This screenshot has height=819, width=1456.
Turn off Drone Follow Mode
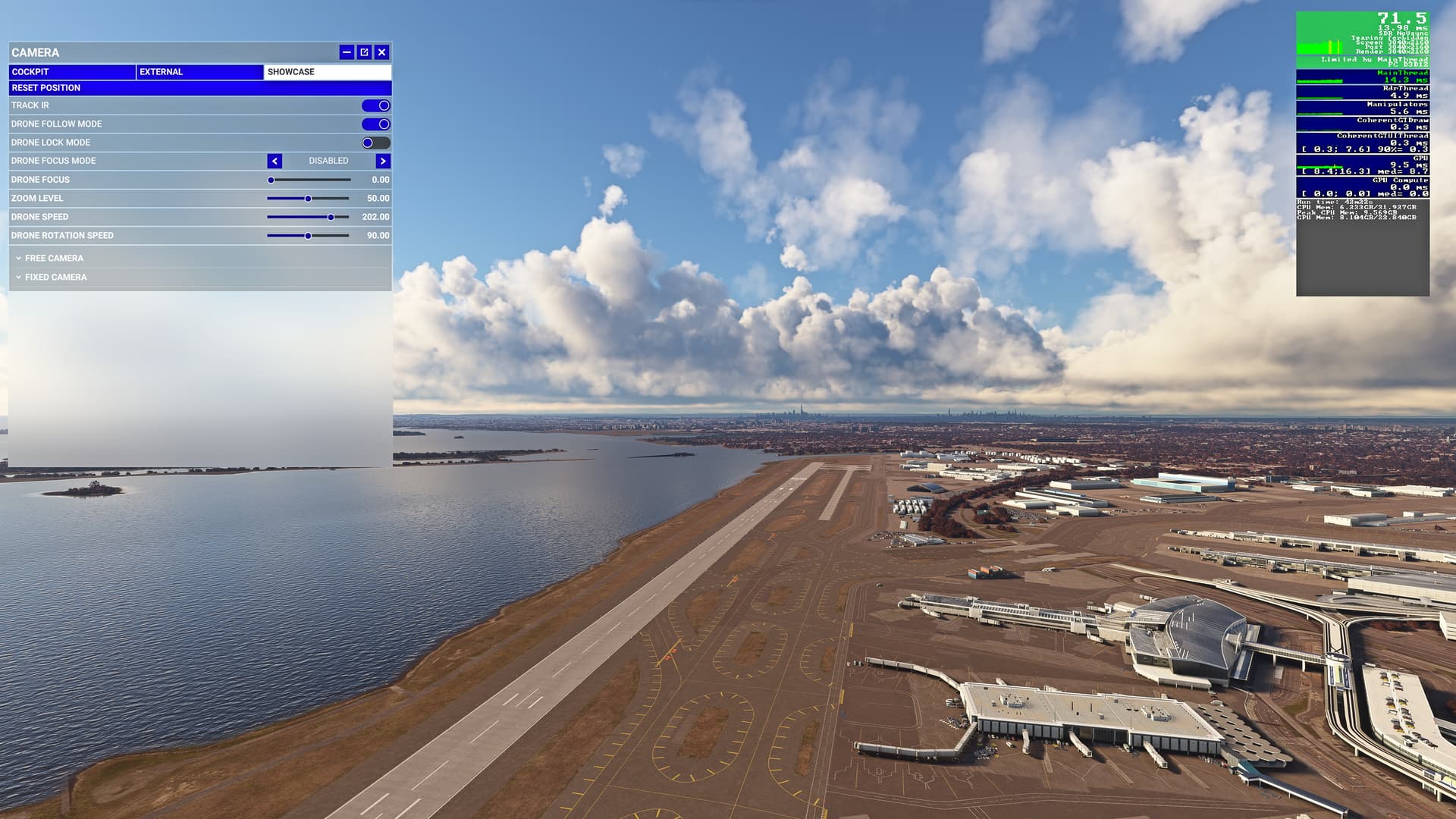point(377,124)
